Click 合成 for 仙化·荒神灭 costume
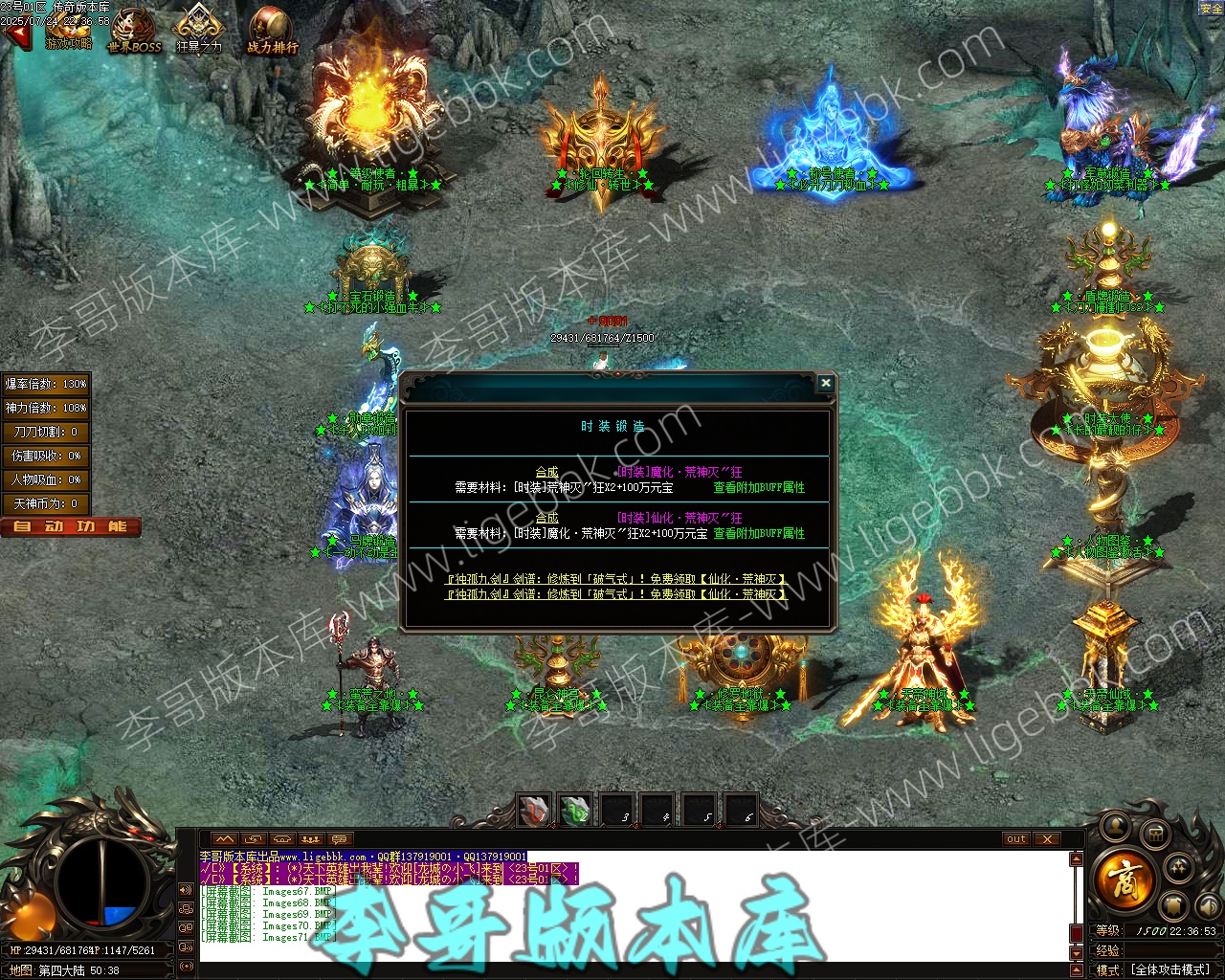This screenshot has height=980, width=1225. [546, 518]
